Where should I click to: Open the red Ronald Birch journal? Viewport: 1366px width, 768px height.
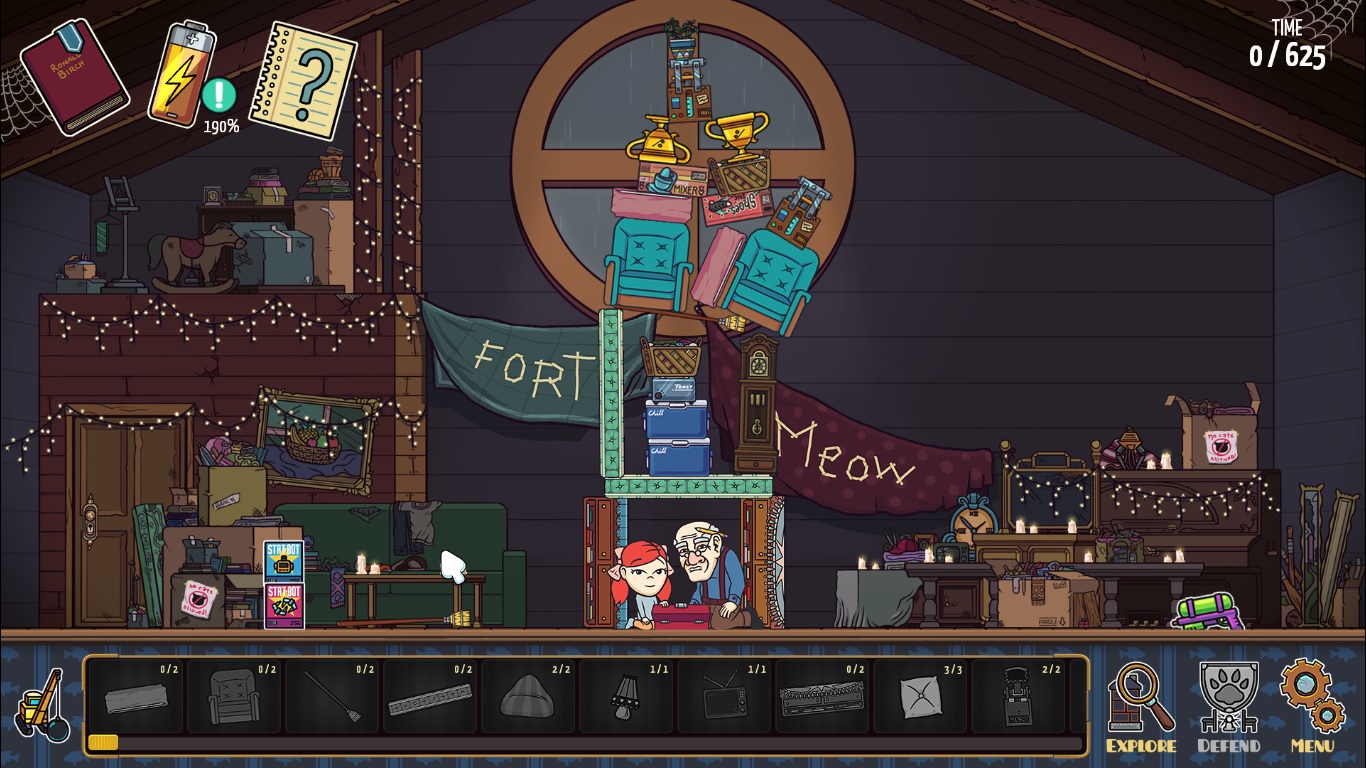74,76
